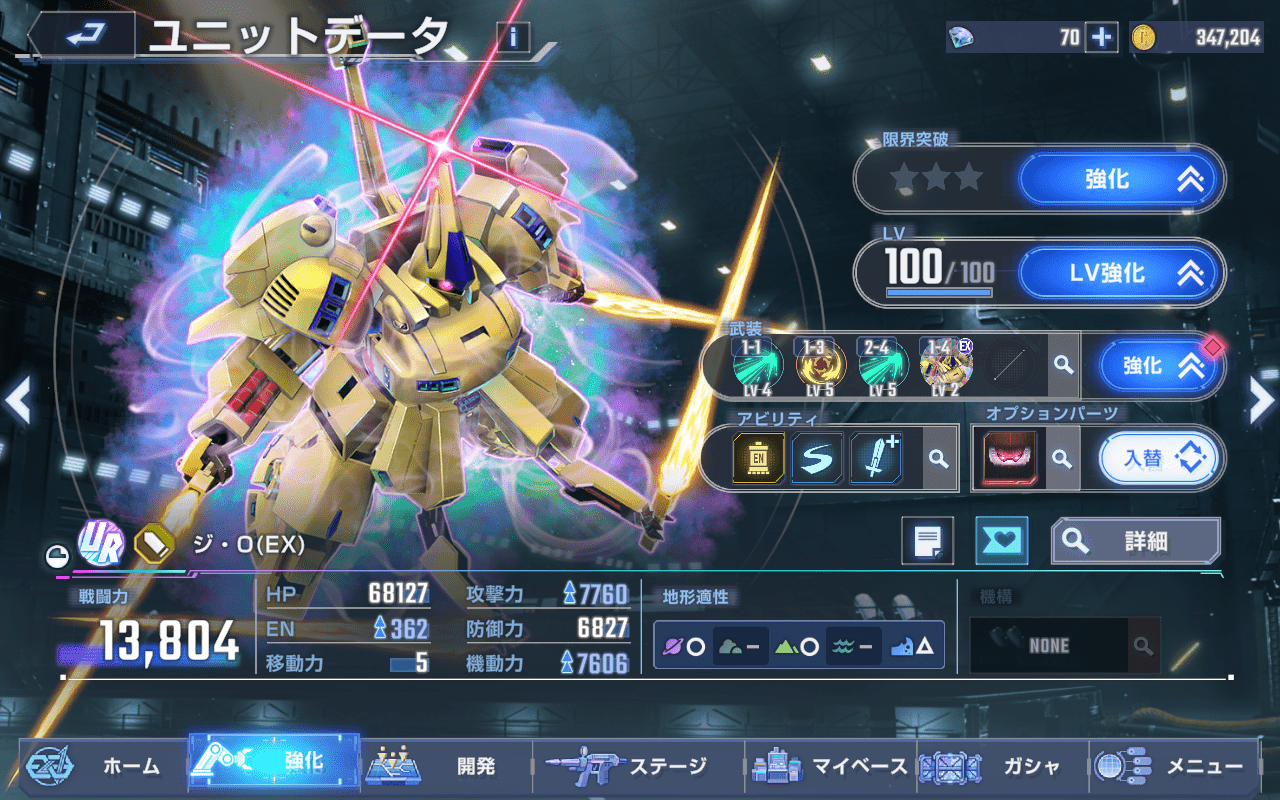1280x800 pixels.
Task: Select the EX weapon icon at LV2
Action: pos(946,366)
